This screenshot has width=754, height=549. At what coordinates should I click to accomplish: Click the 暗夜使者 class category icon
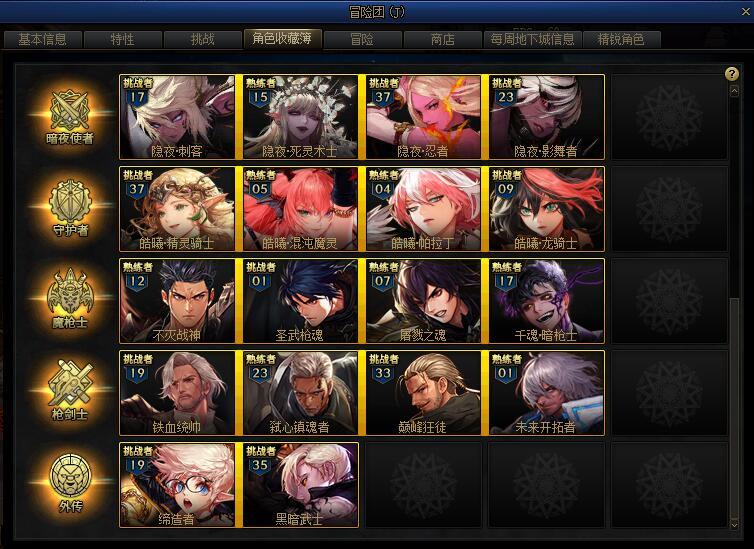pos(70,115)
